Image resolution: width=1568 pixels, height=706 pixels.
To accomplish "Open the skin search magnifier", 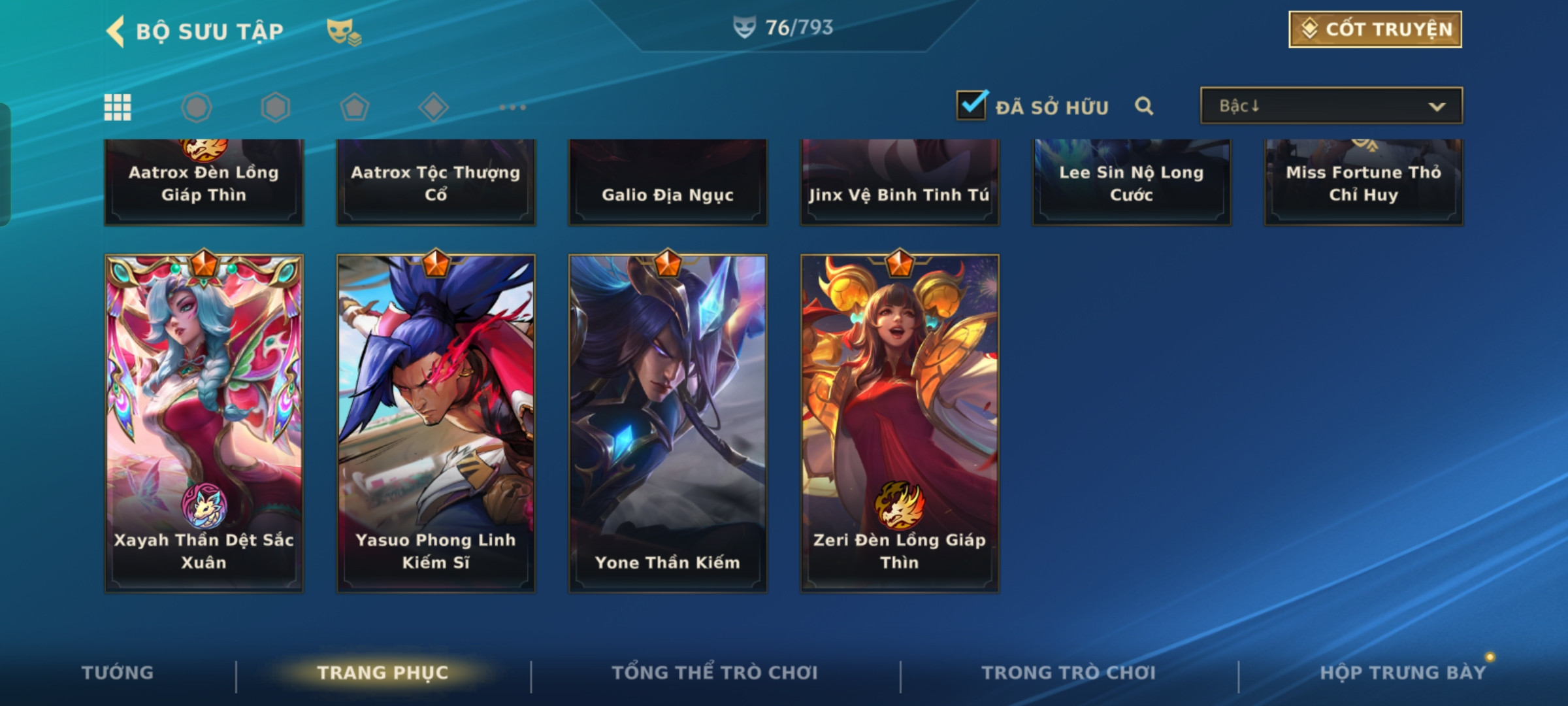I will [1144, 106].
